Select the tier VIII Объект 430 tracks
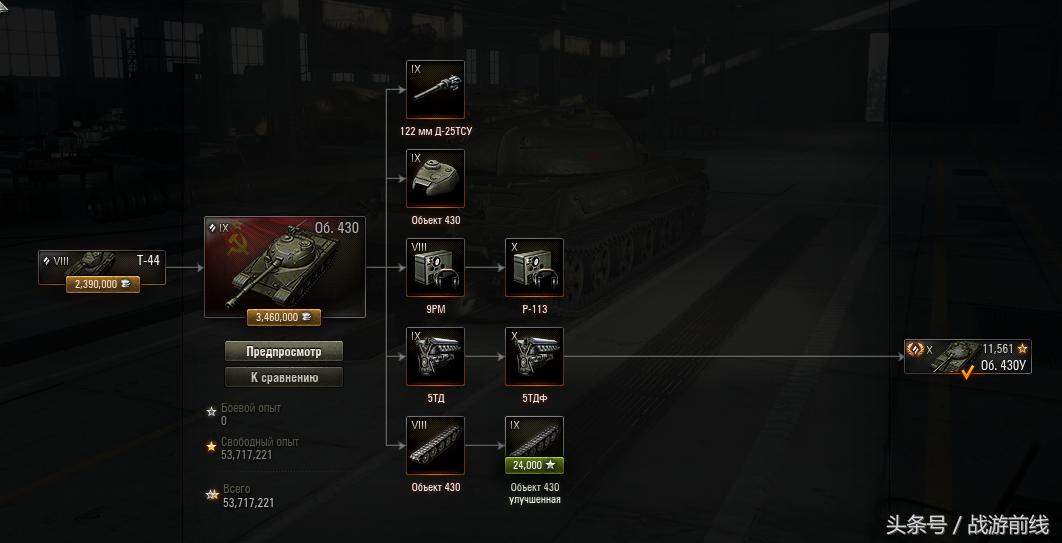 click(435, 445)
